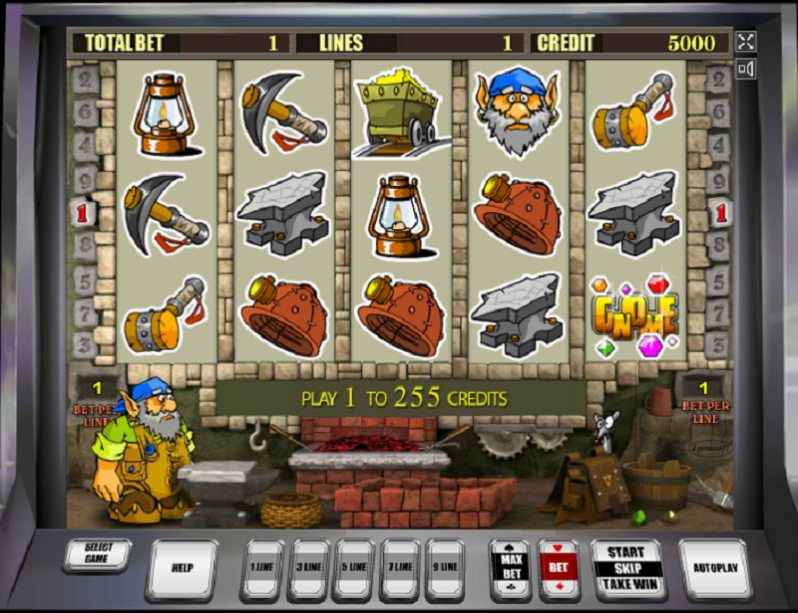Show the Help paytable

(x=181, y=568)
